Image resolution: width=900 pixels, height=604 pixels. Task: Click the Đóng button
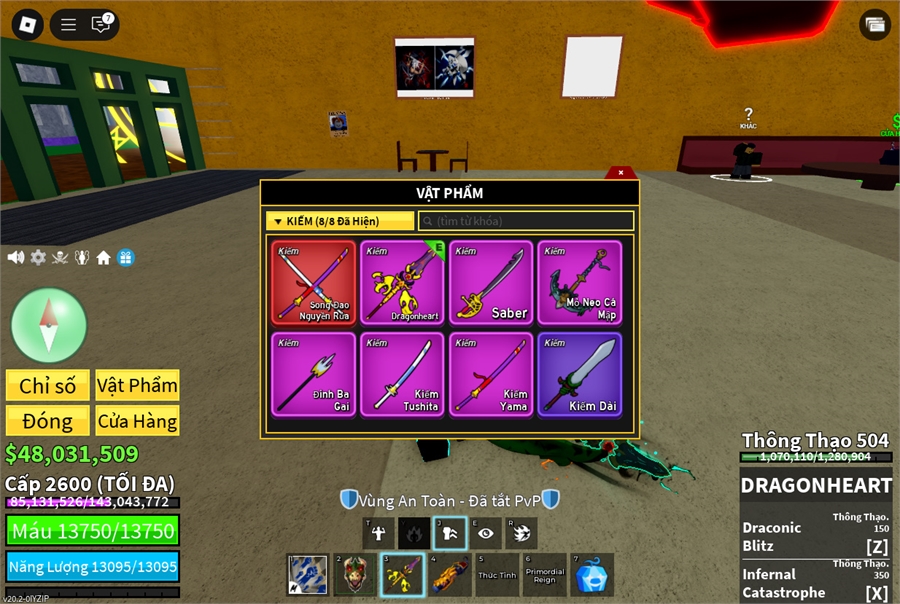point(48,421)
